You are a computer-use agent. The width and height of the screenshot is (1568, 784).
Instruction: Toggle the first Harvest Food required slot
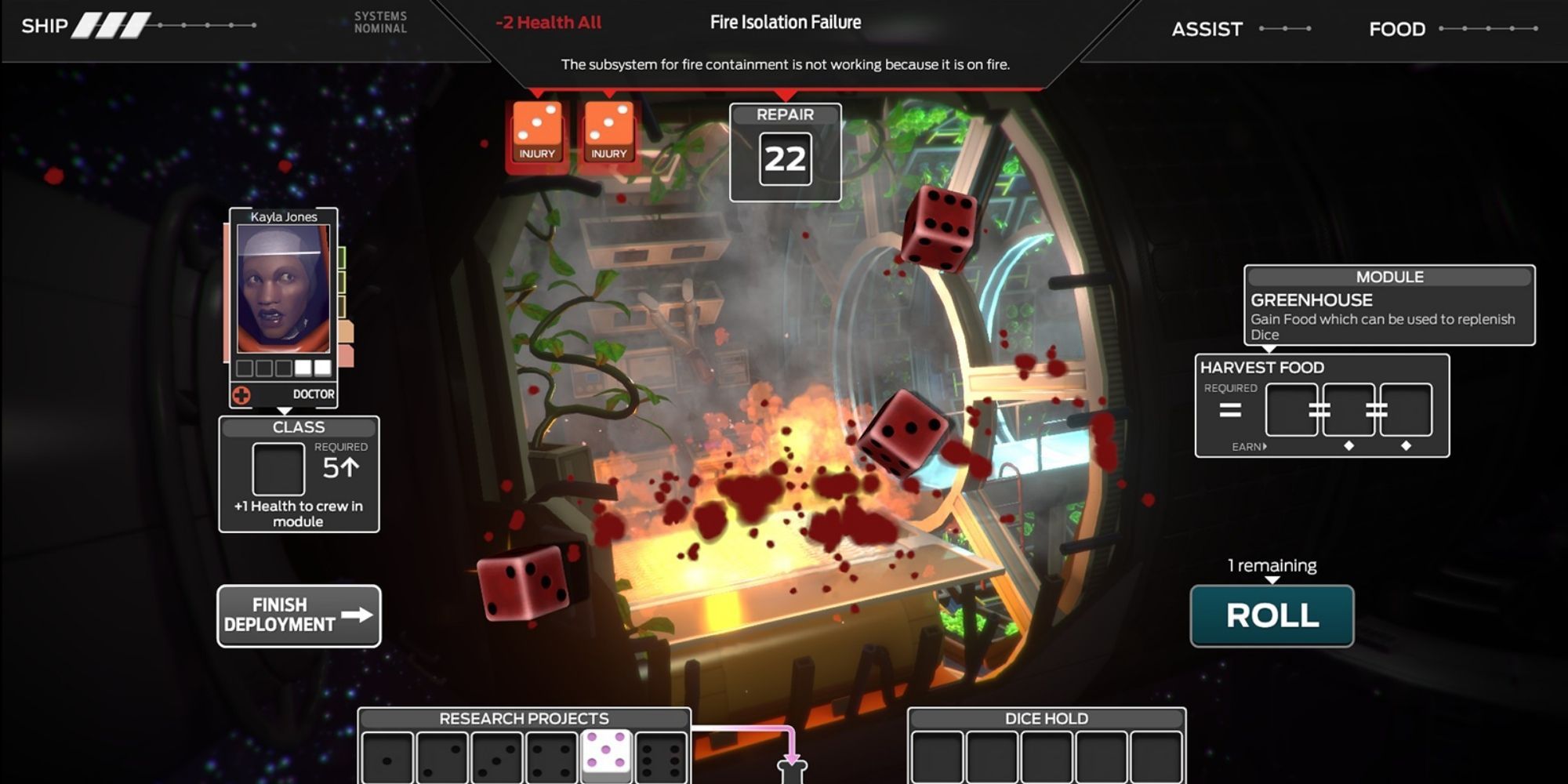click(x=1290, y=408)
